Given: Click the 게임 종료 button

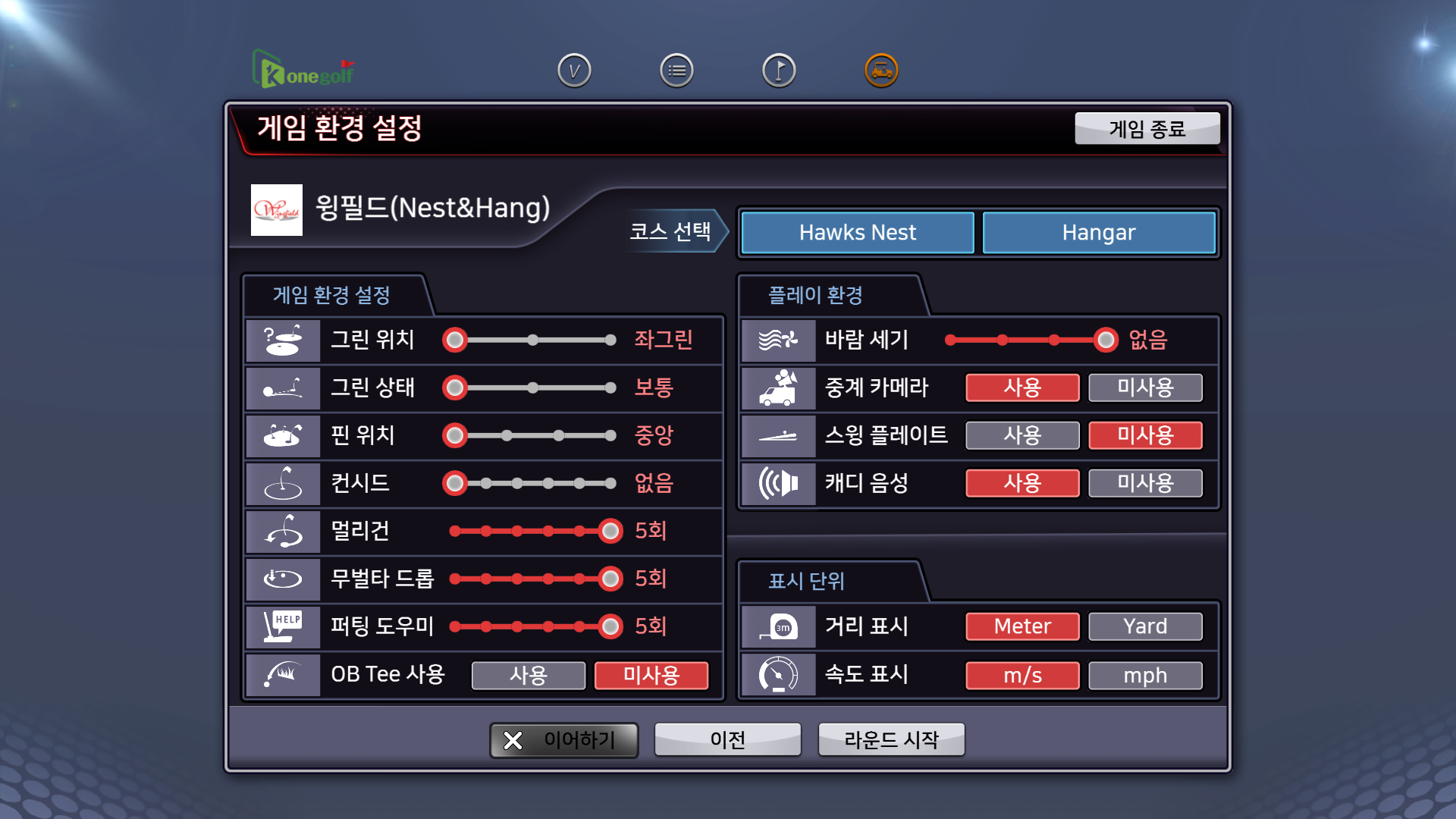Looking at the screenshot, I should 1147,128.
